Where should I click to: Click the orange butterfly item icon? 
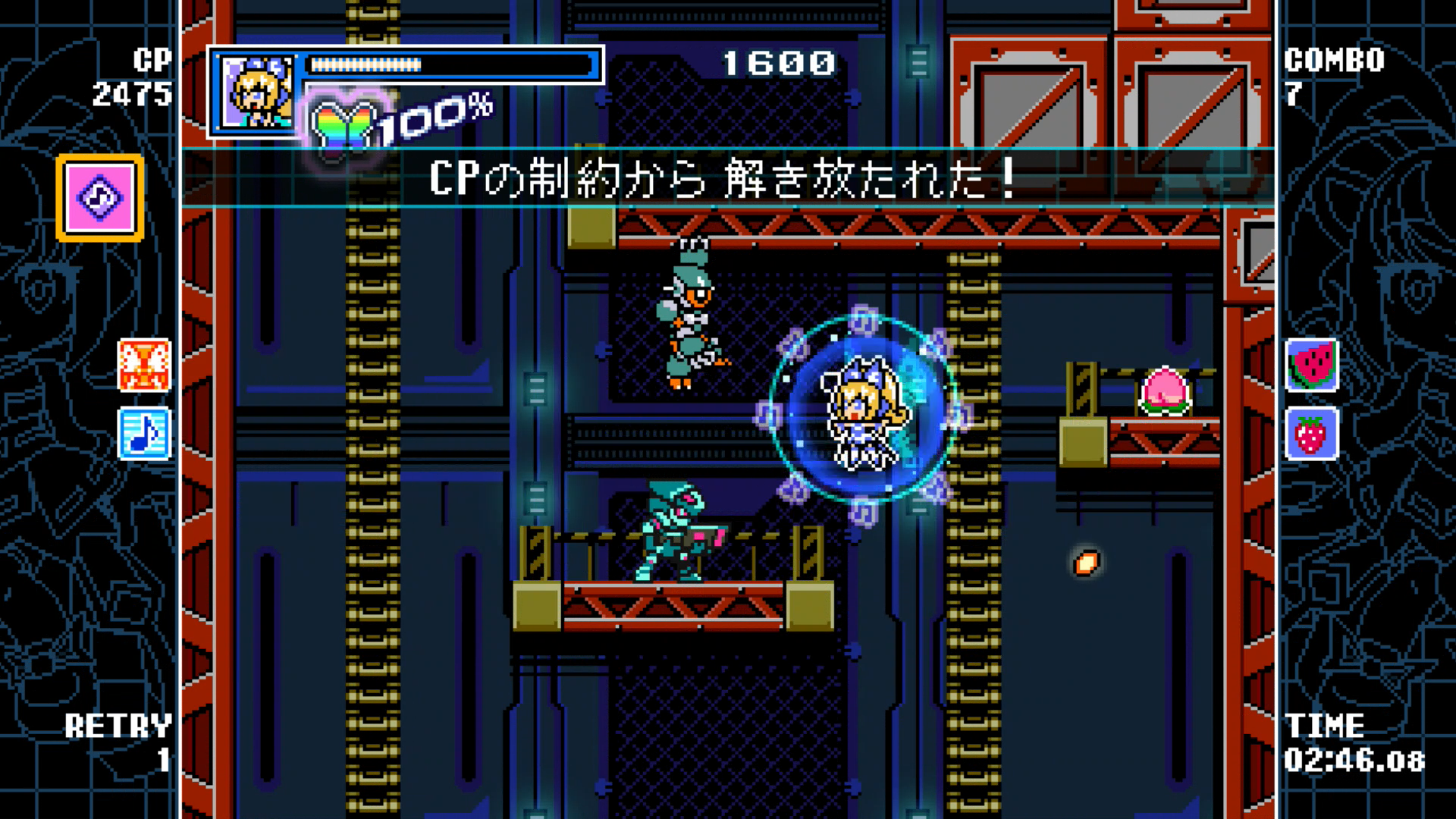(144, 365)
